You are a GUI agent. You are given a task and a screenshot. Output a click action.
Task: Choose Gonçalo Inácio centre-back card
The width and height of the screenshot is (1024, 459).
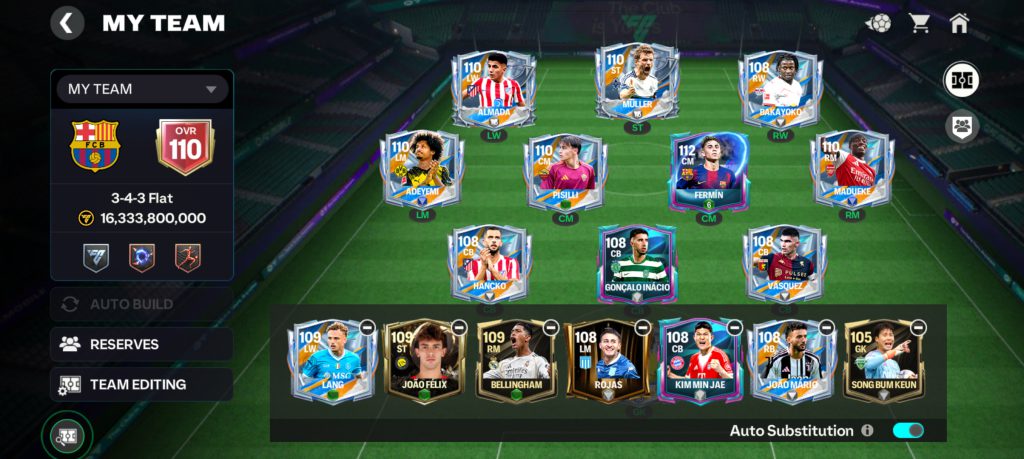point(636,262)
